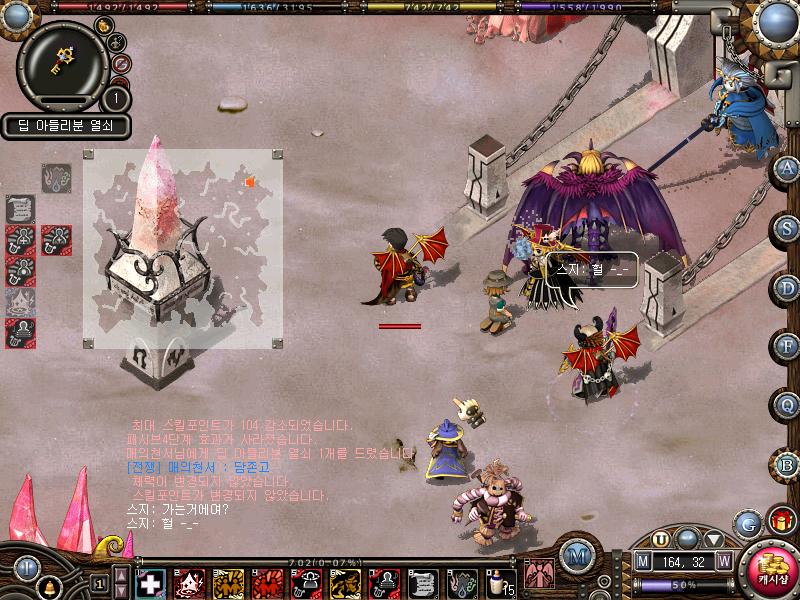The width and height of the screenshot is (800, 600).
Task: Click the round B shortcut button
Action: tap(787, 464)
